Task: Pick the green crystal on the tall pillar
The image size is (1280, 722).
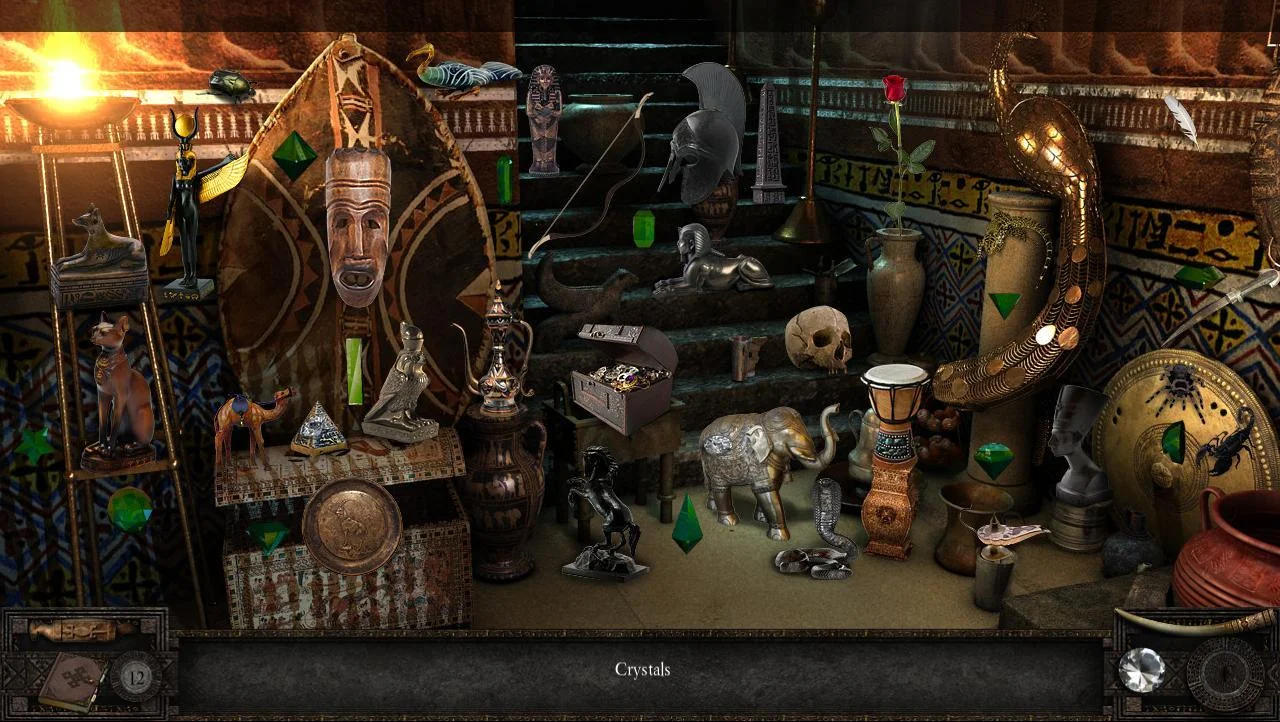Action: coord(1005,301)
